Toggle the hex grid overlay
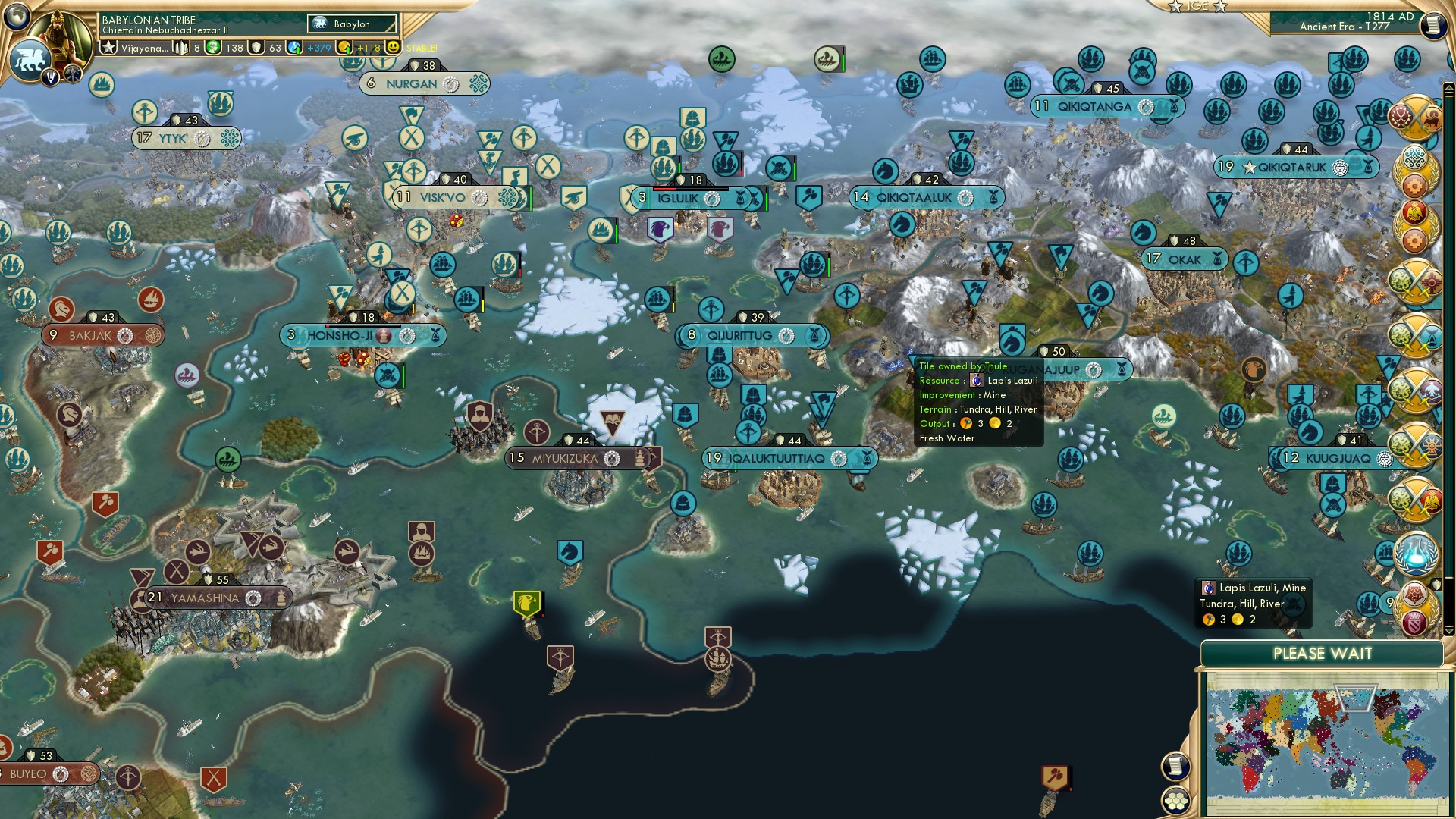The width and height of the screenshot is (1456, 819). click(x=1175, y=800)
